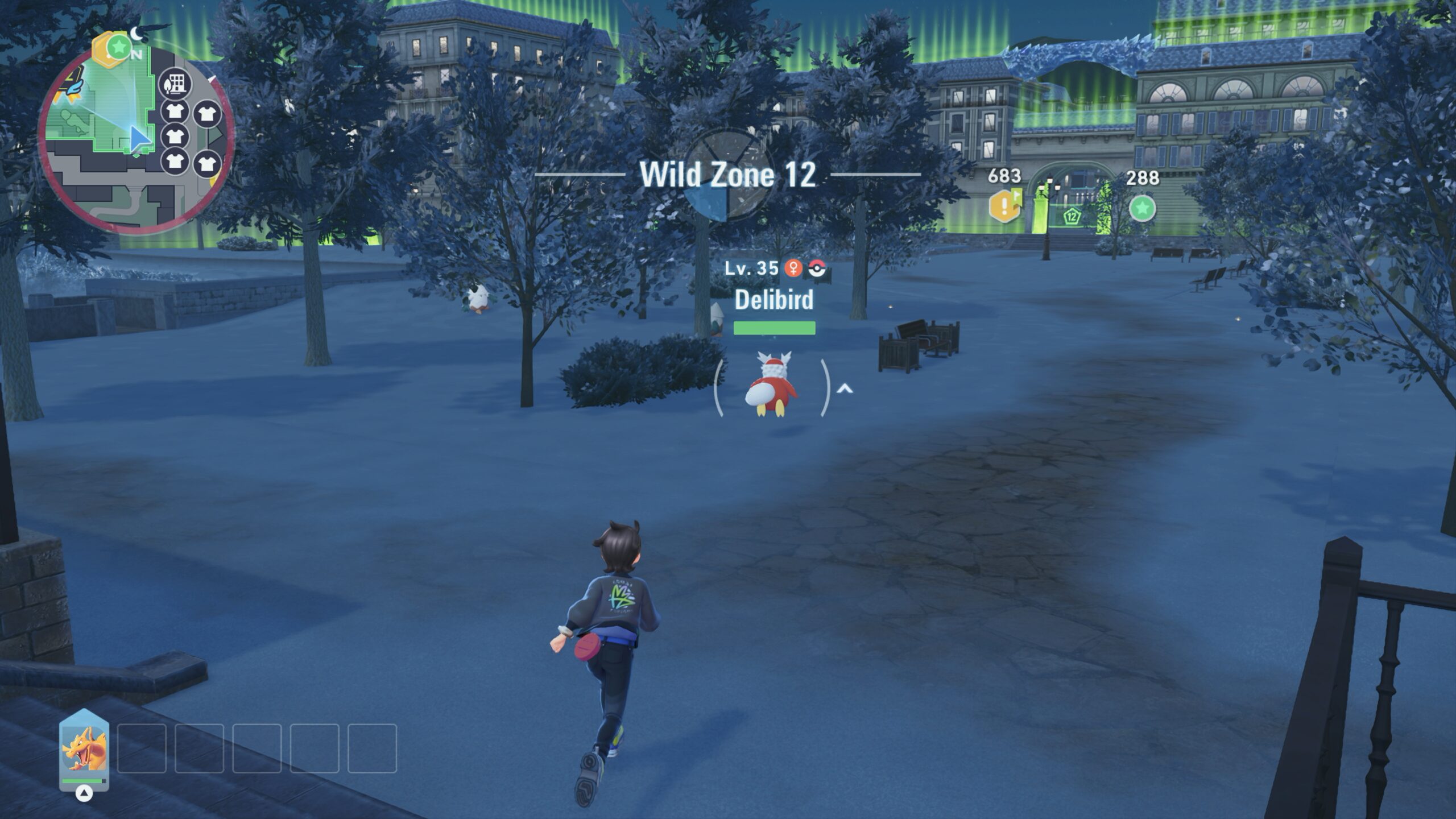Click the blue player arrow on the minimap

139,139
